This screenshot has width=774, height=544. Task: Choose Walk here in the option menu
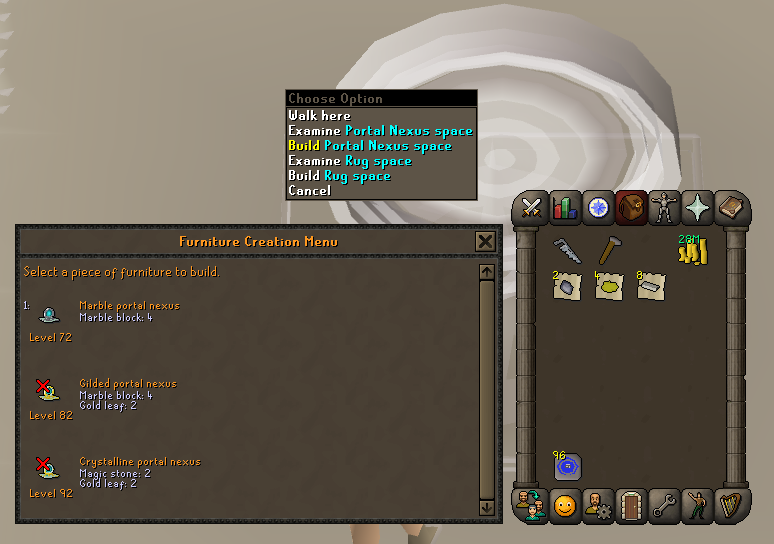pyautogui.click(x=319, y=116)
